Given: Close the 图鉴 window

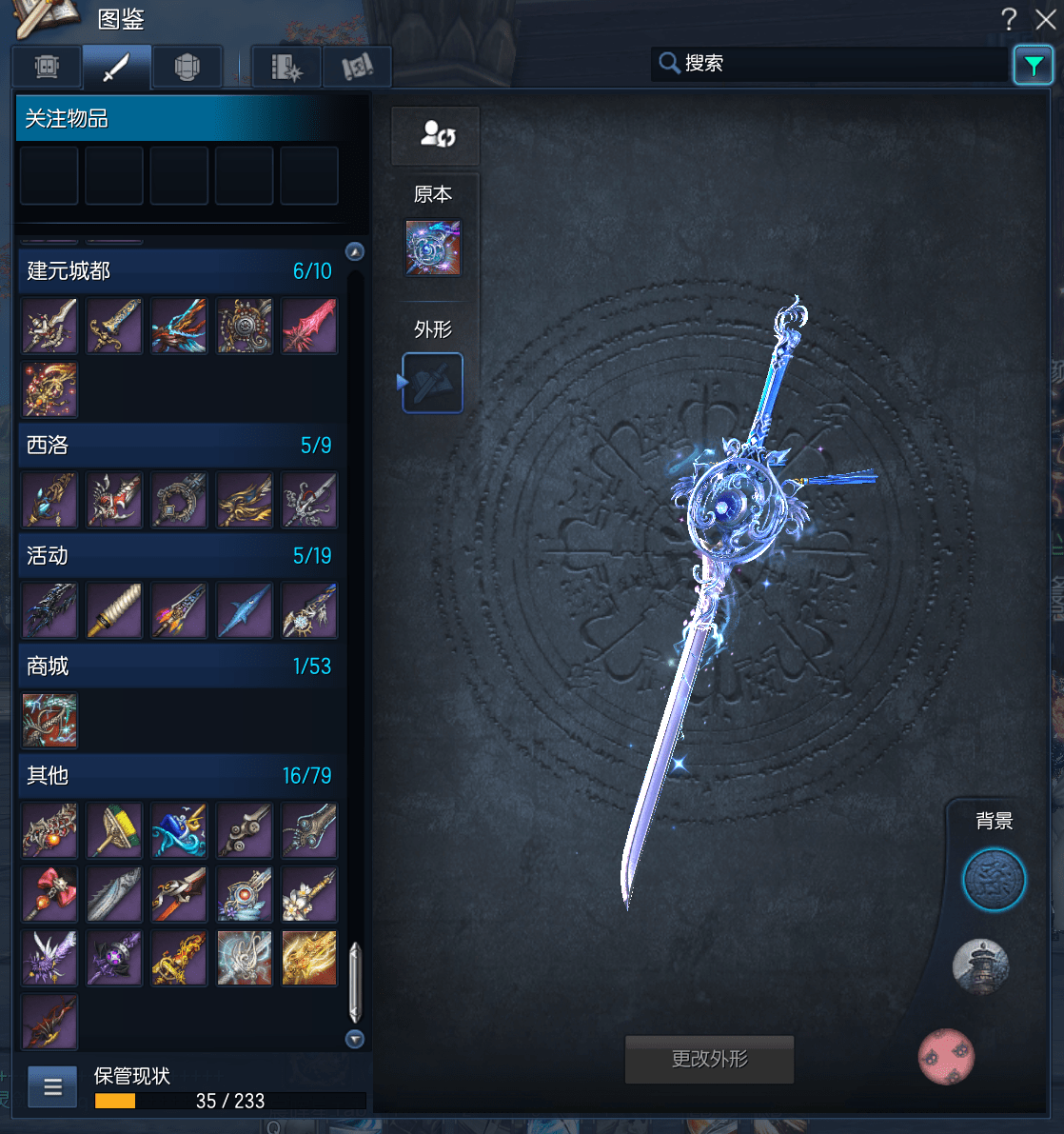Looking at the screenshot, I should (1045, 19).
